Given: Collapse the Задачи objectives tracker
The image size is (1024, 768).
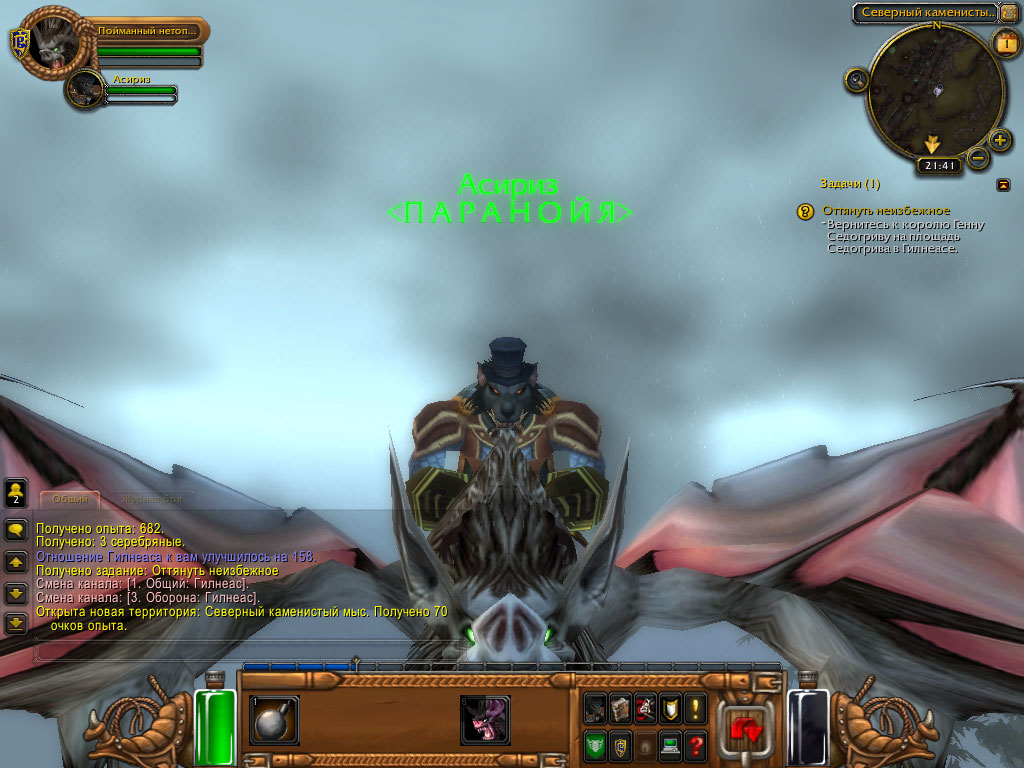Looking at the screenshot, I should (x=1003, y=184).
